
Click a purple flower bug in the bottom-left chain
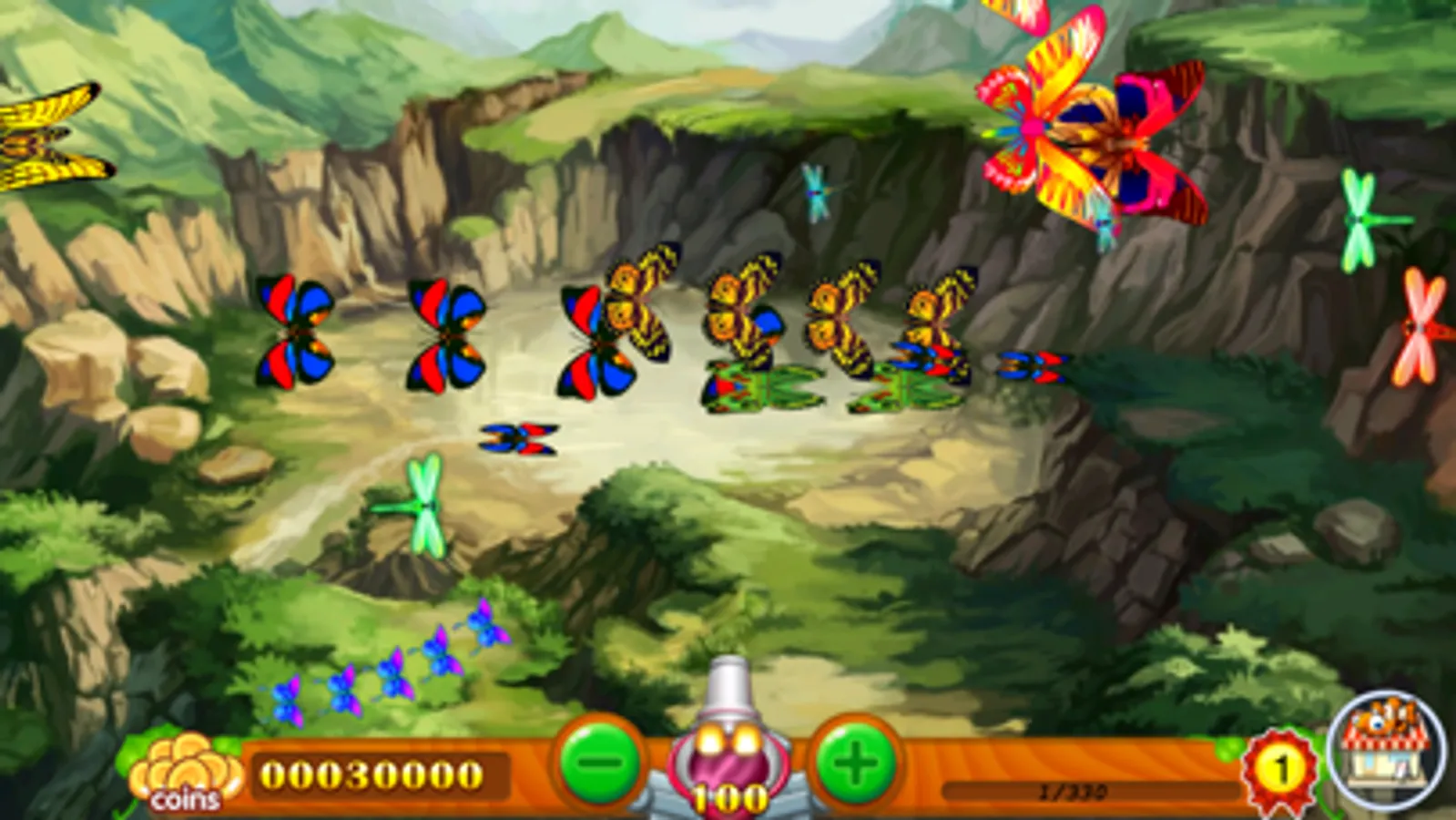pos(346,692)
